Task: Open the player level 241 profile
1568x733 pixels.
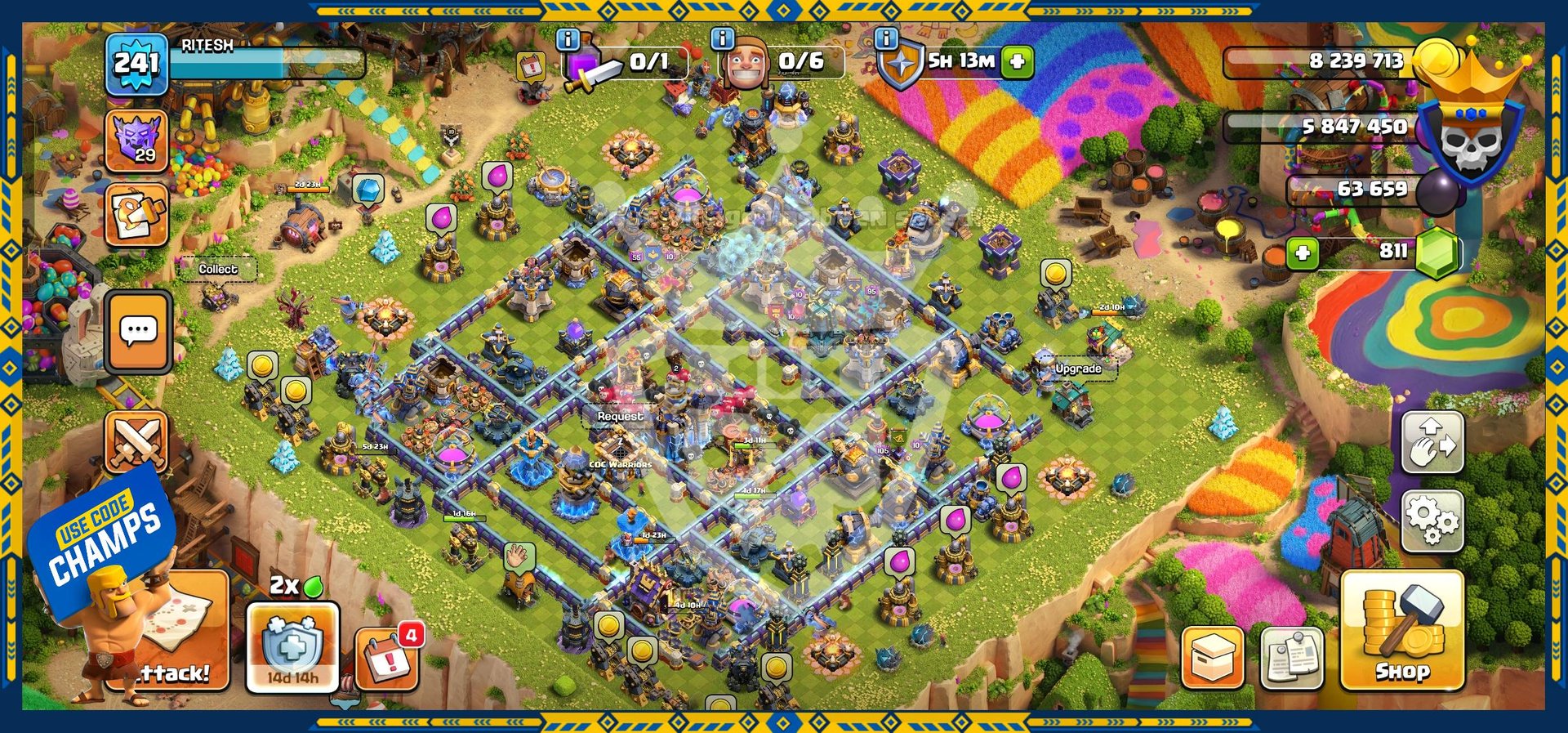Action: (136, 64)
